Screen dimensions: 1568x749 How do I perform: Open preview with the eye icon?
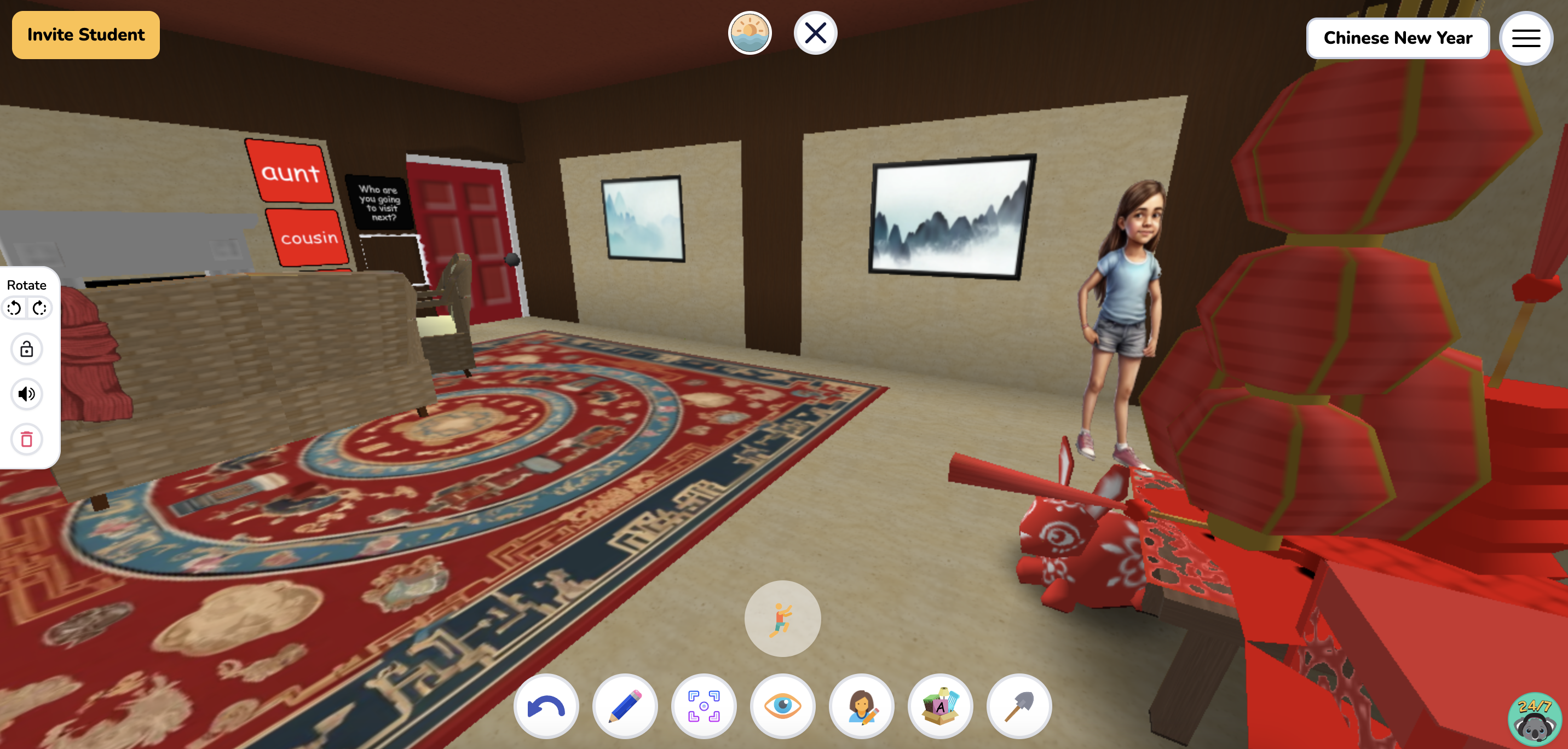click(x=782, y=706)
